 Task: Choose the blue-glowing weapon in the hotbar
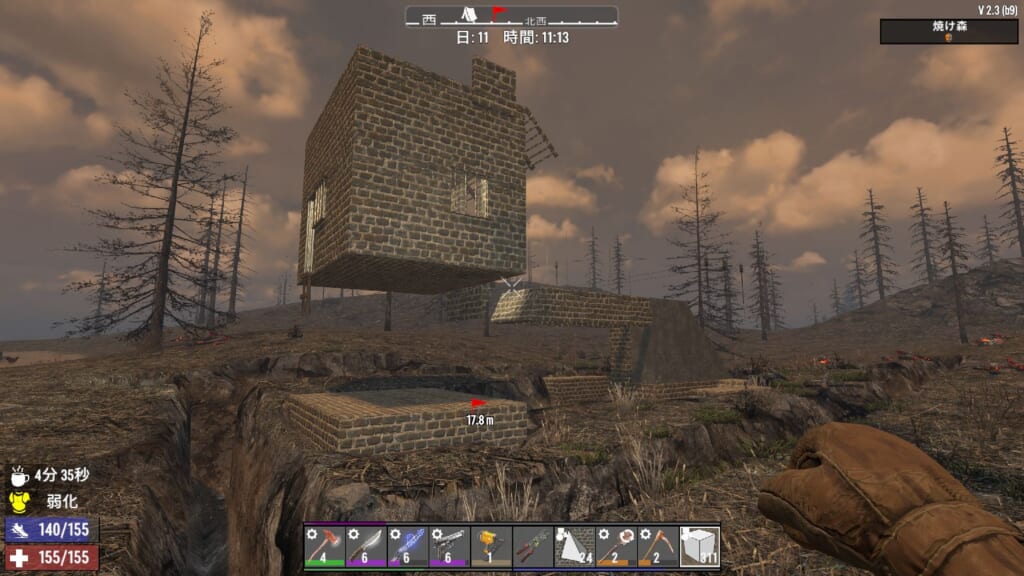pyautogui.click(x=406, y=546)
